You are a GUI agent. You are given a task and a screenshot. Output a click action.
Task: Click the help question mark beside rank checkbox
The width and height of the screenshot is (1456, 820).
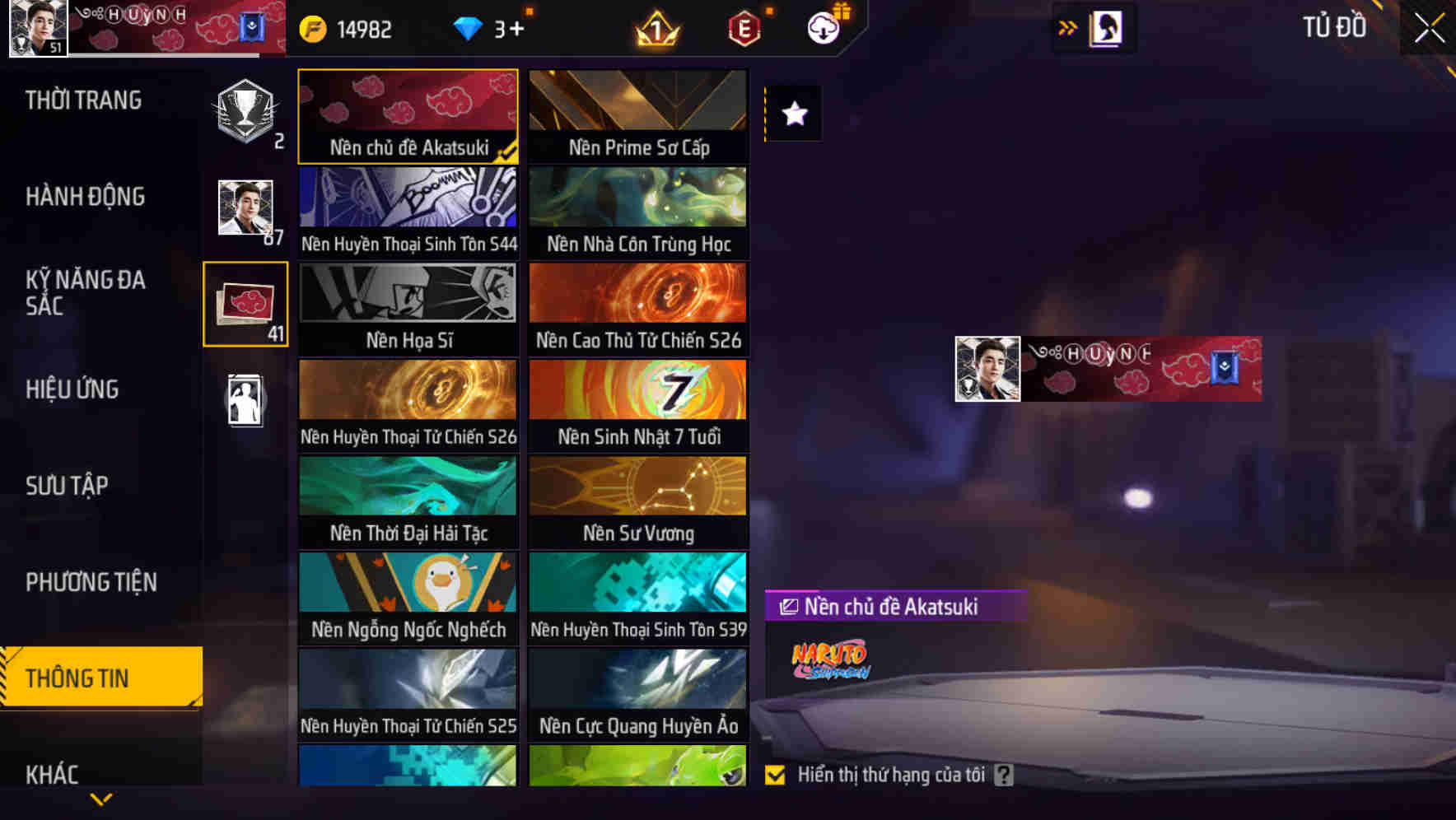[x=1003, y=776]
